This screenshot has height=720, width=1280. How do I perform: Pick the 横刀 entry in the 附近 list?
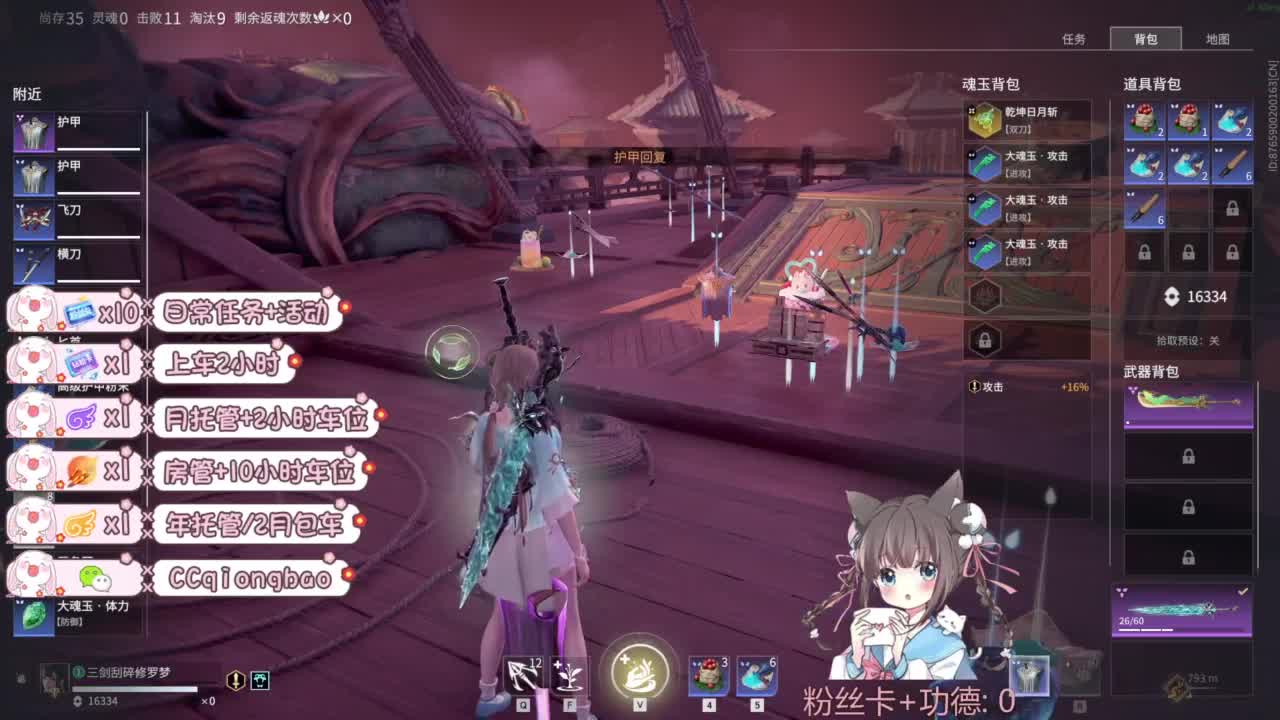click(x=58, y=258)
